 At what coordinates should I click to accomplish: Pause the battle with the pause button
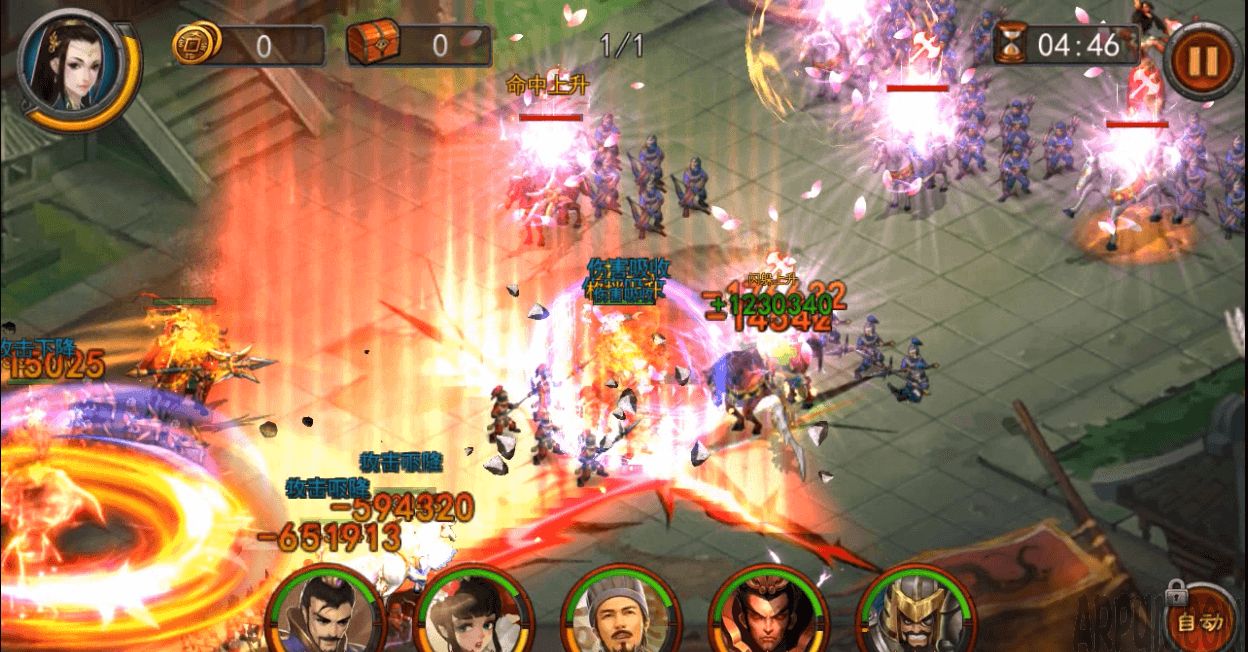[1201, 60]
